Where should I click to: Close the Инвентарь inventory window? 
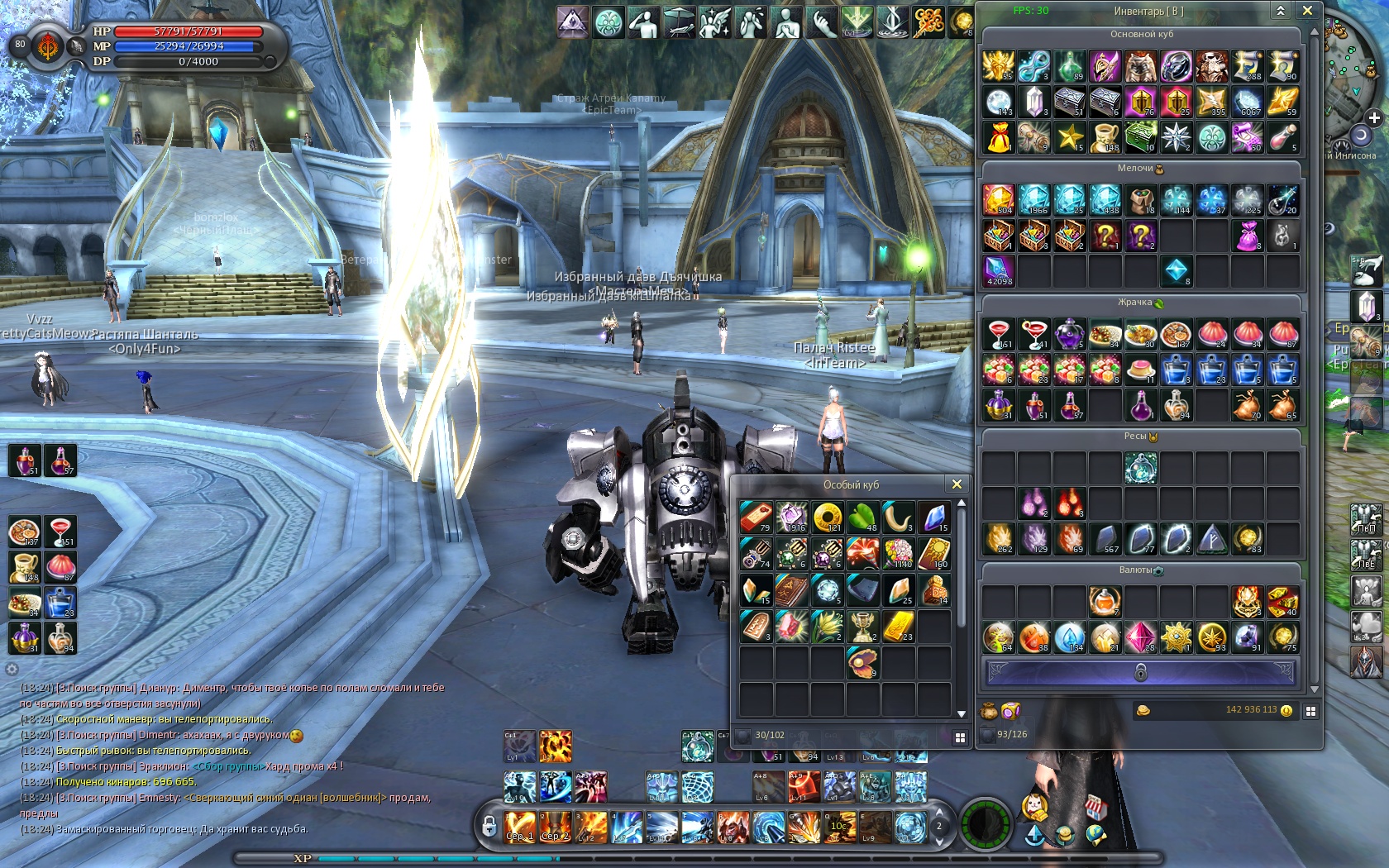[1307, 11]
